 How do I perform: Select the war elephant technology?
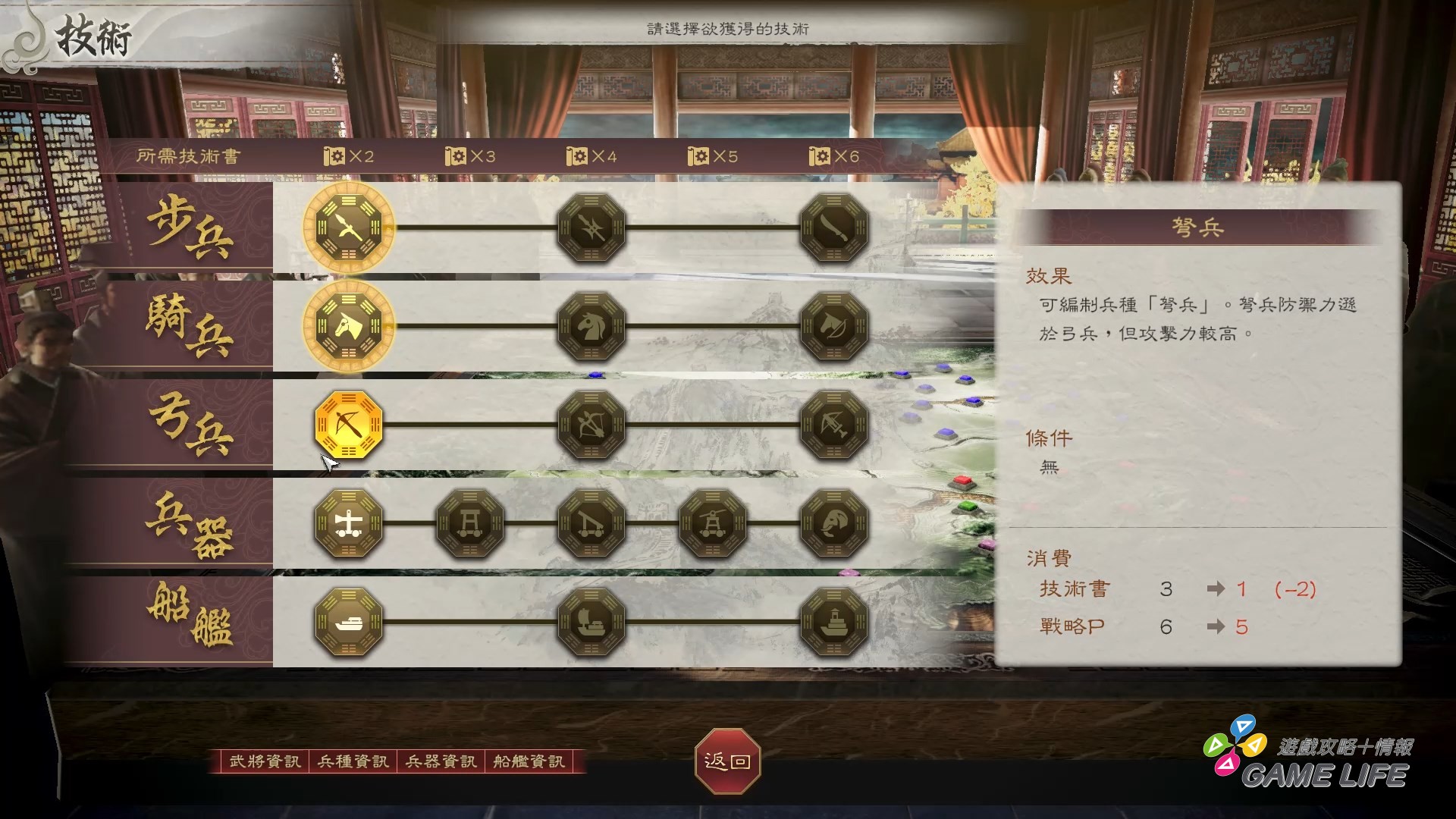[834, 523]
